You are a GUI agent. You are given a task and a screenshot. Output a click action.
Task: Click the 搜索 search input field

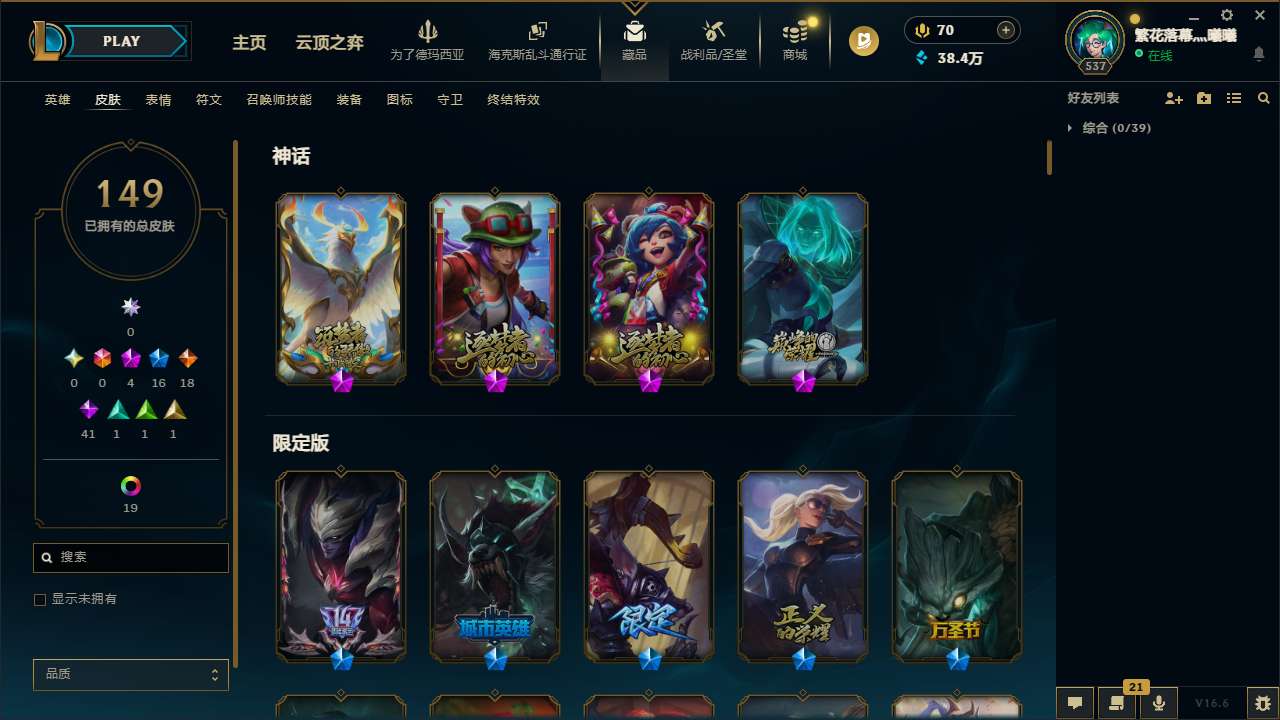point(130,557)
